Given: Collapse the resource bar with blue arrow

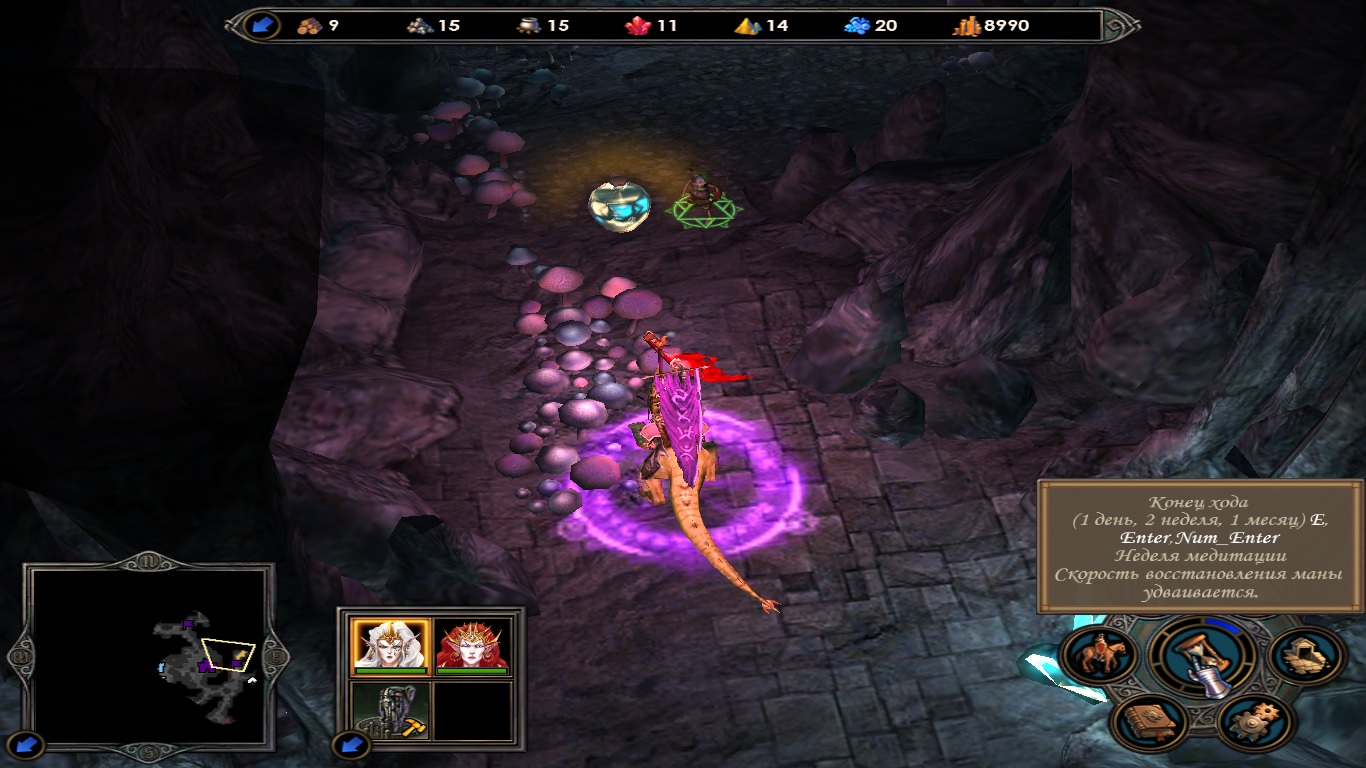Looking at the screenshot, I should (x=263, y=25).
